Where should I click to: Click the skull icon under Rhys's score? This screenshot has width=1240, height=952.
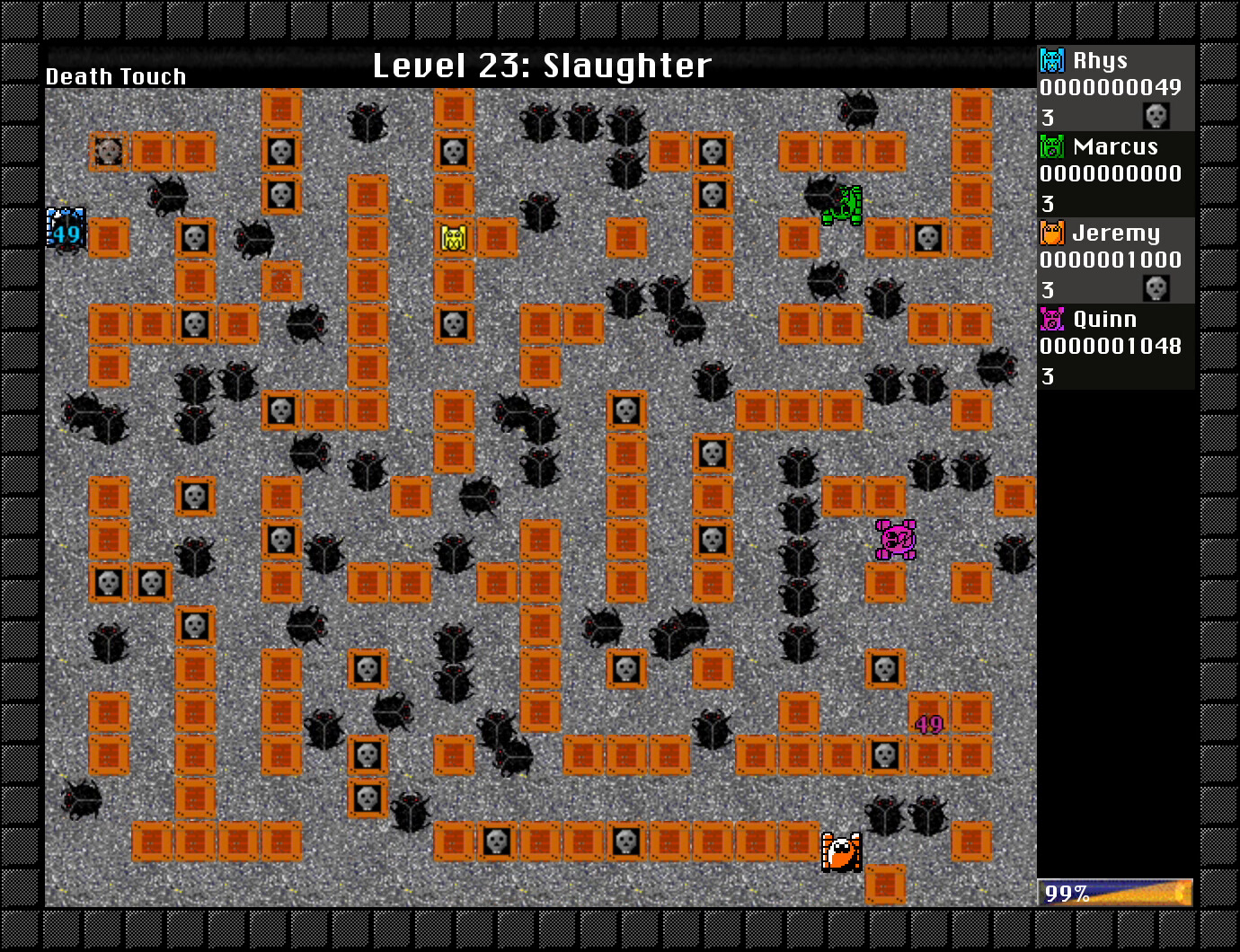pos(1156,115)
